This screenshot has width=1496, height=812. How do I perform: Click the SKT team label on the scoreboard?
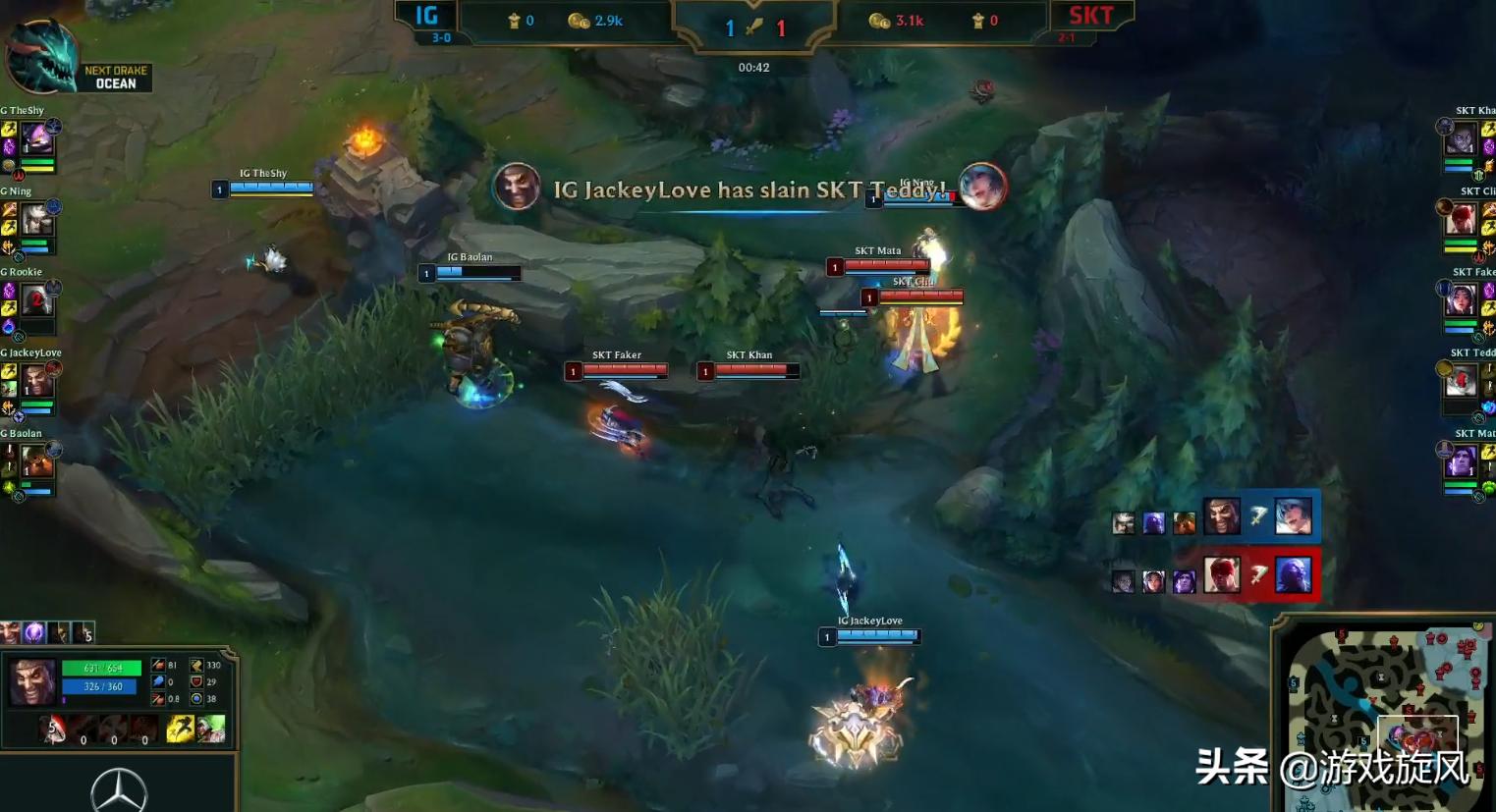pyautogui.click(x=1093, y=15)
